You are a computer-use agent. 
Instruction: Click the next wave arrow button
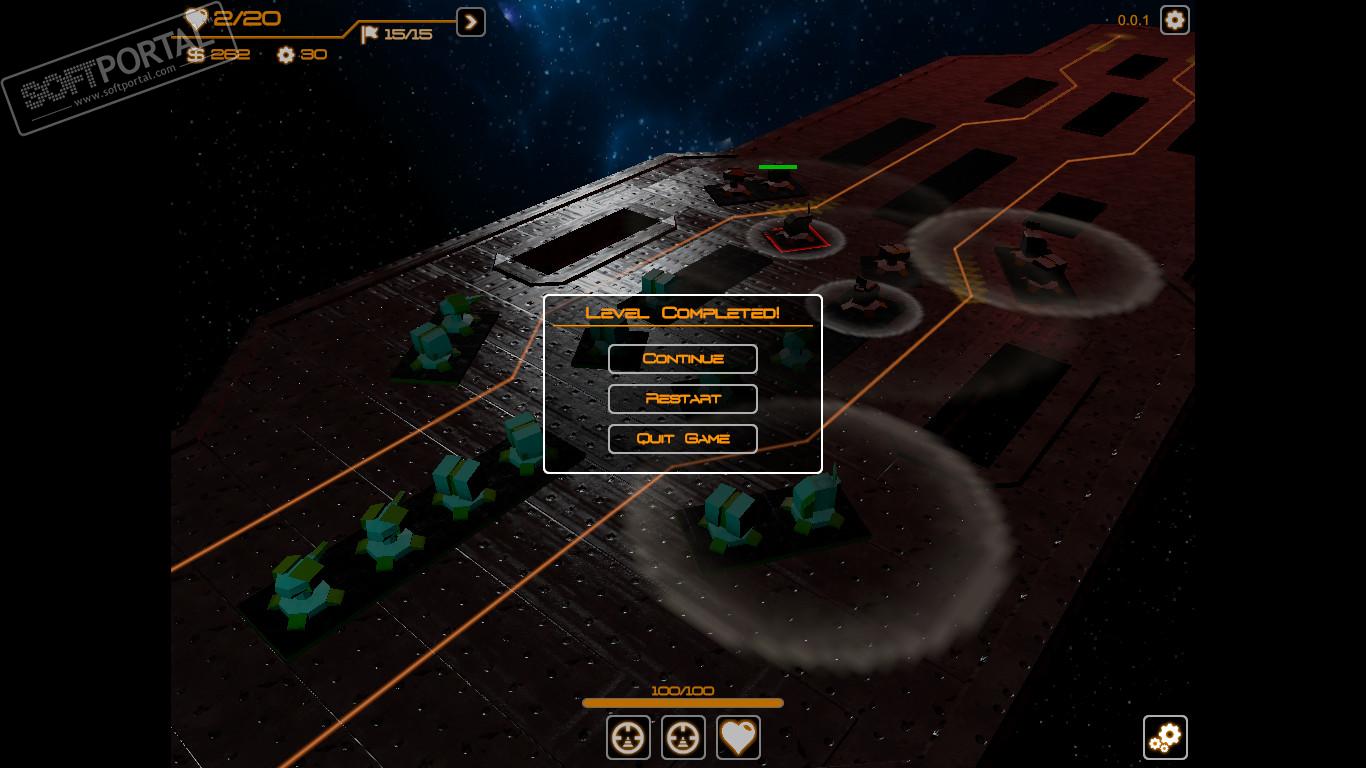471,22
